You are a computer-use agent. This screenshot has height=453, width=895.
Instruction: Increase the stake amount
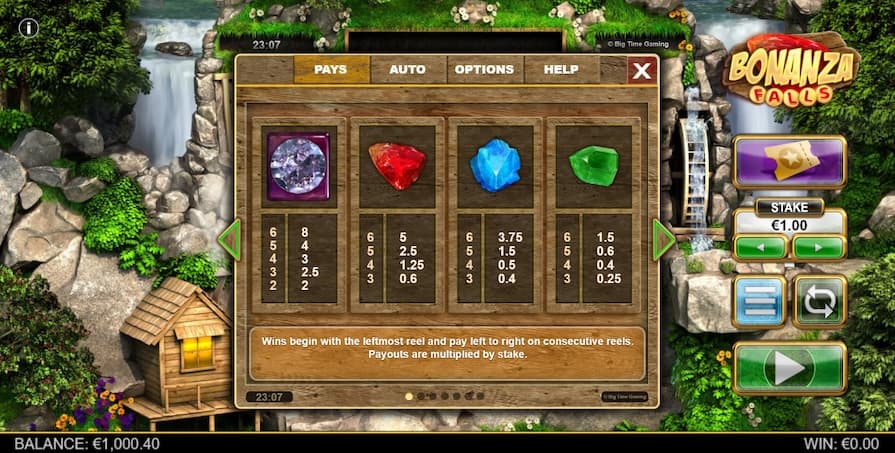click(x=819, y=246)
